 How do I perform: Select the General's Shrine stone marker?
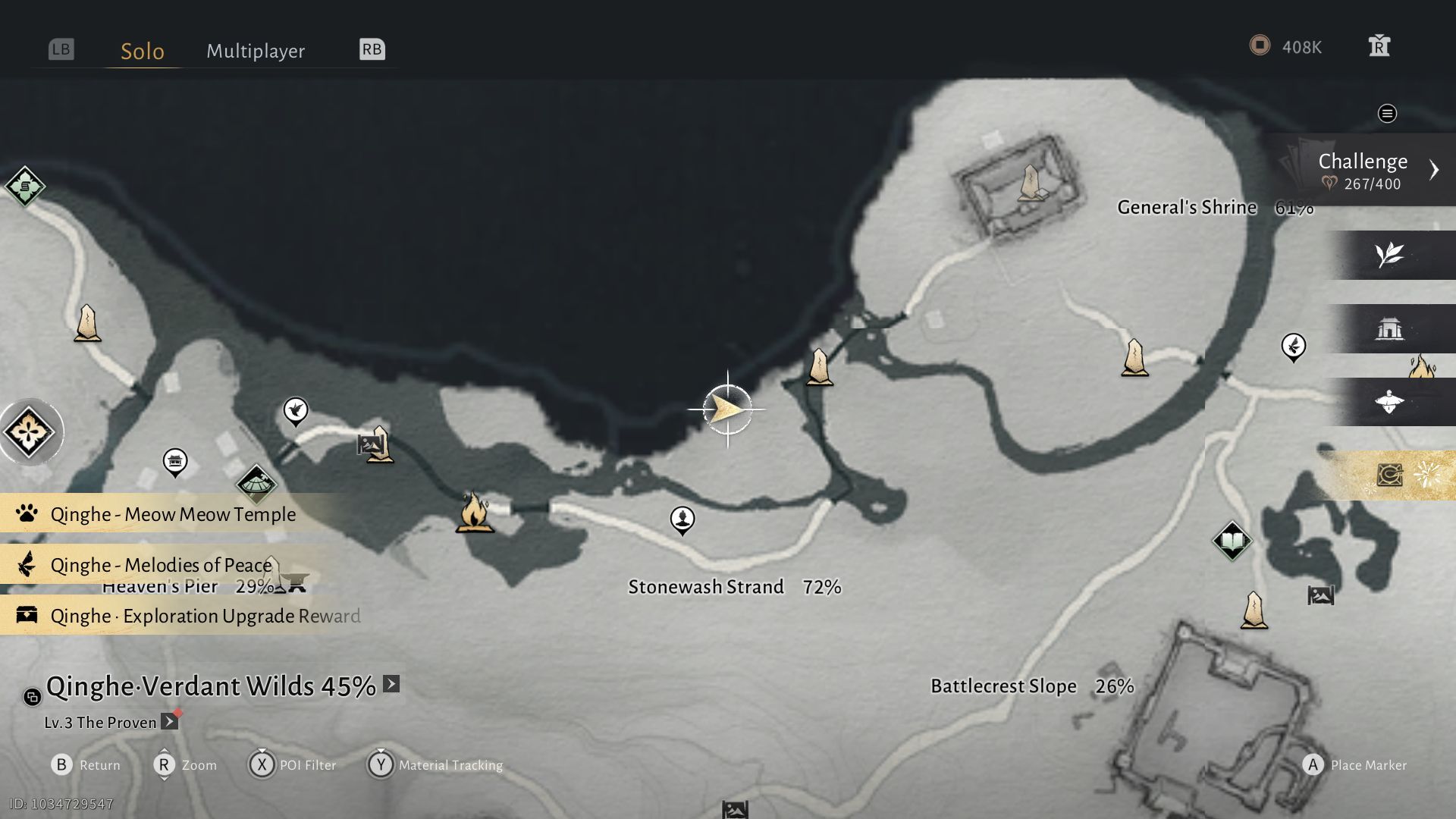[1031, 184]
